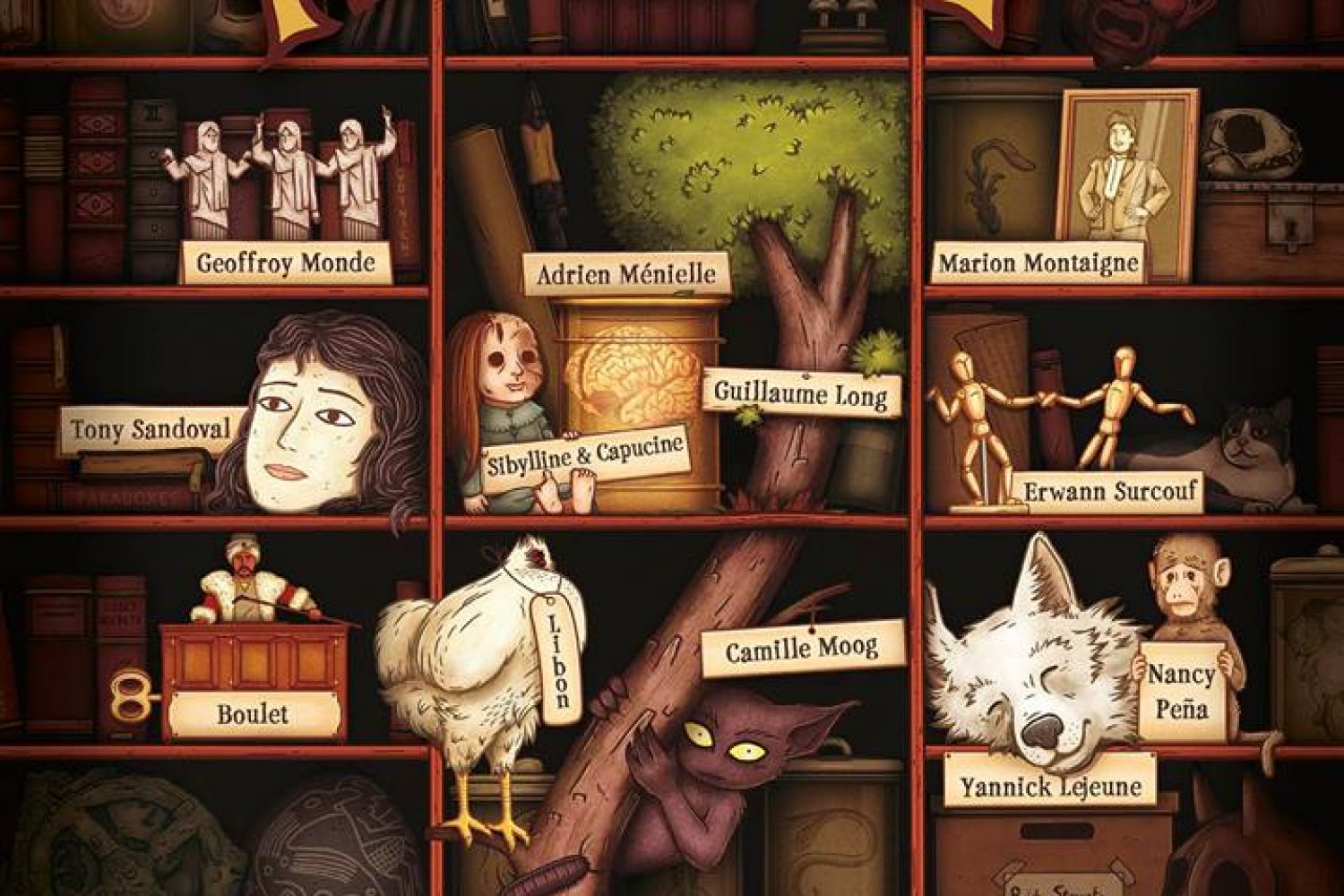Select the Geoffroy Monde name label
Screen dimensions: 1344x896
point(285,263)
